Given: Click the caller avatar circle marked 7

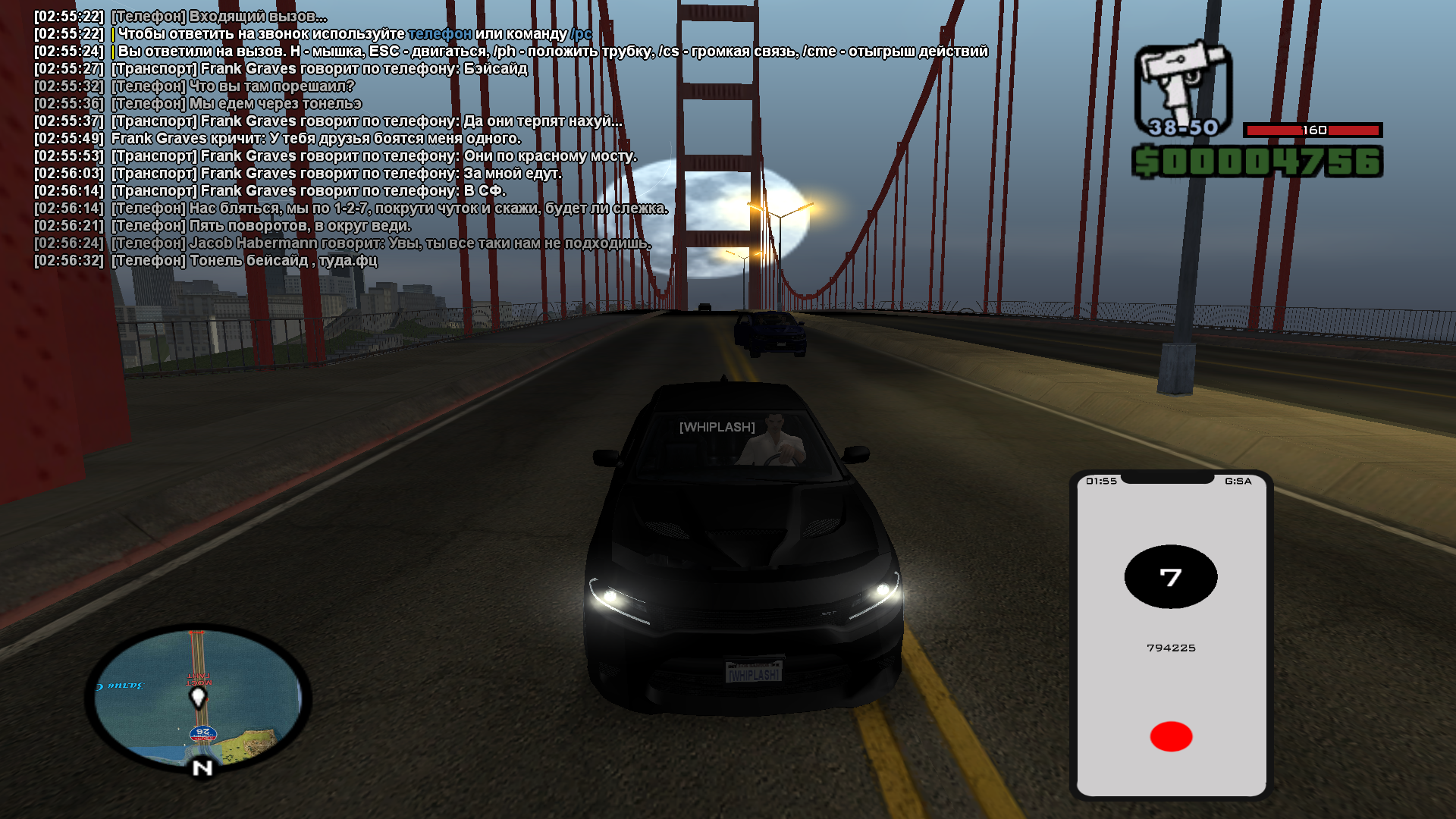Looking at the screenshot, I should pos(1171,577).
